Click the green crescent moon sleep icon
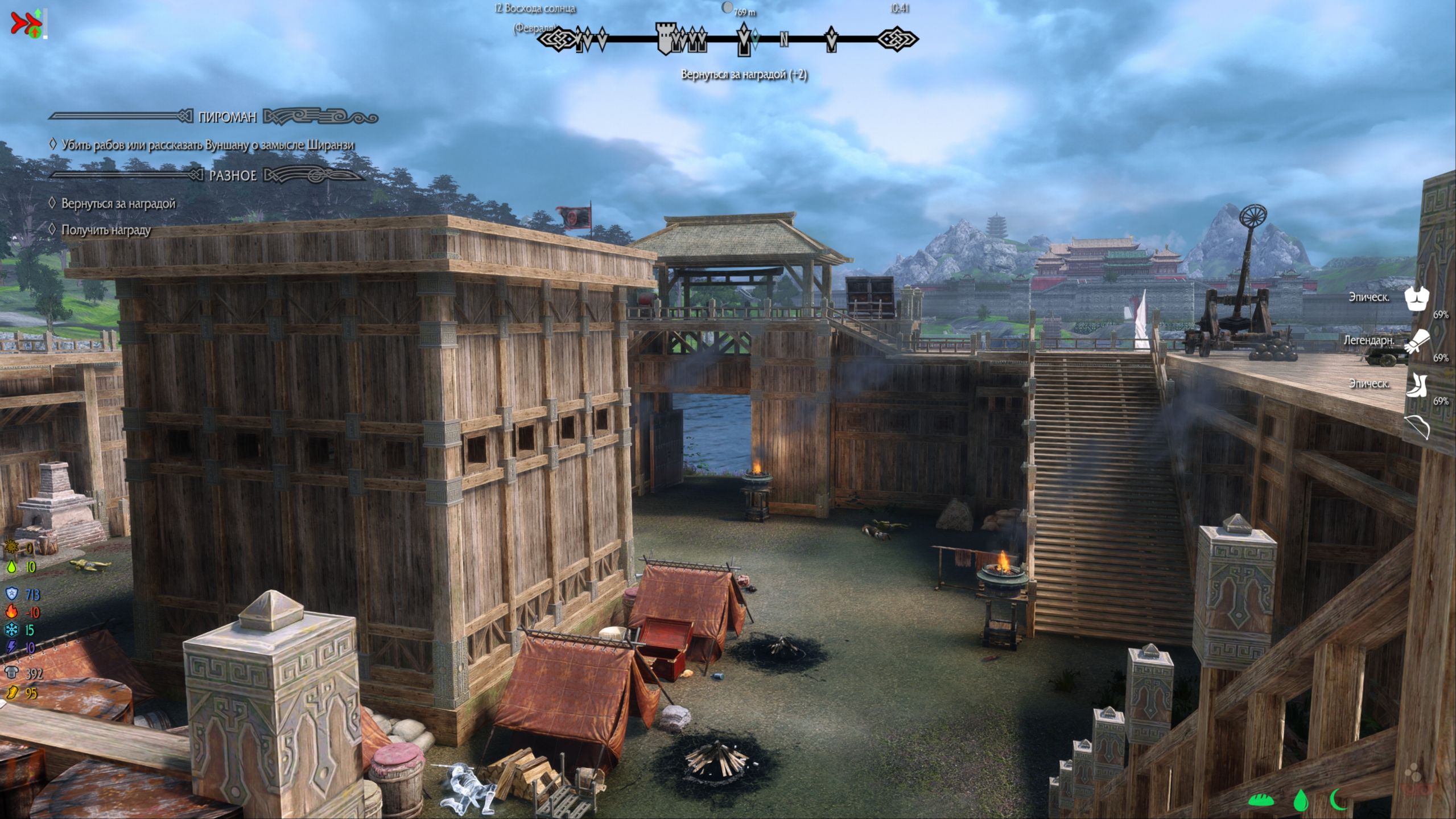Viewport: 1456px width, 819px height. pos(1338,800)
